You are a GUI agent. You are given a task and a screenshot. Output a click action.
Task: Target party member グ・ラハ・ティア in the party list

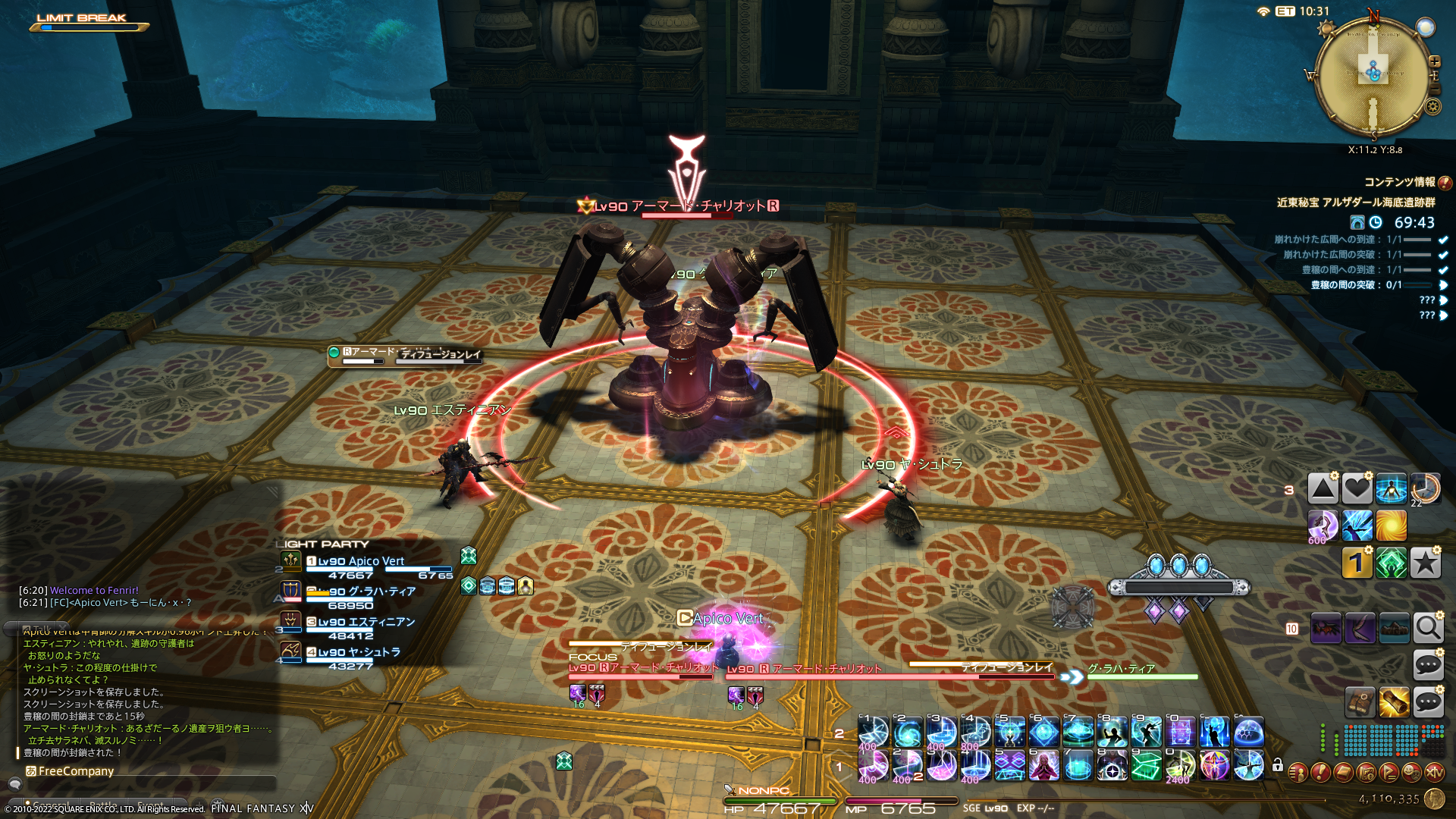pyautogui.click(x=372, y=591)
